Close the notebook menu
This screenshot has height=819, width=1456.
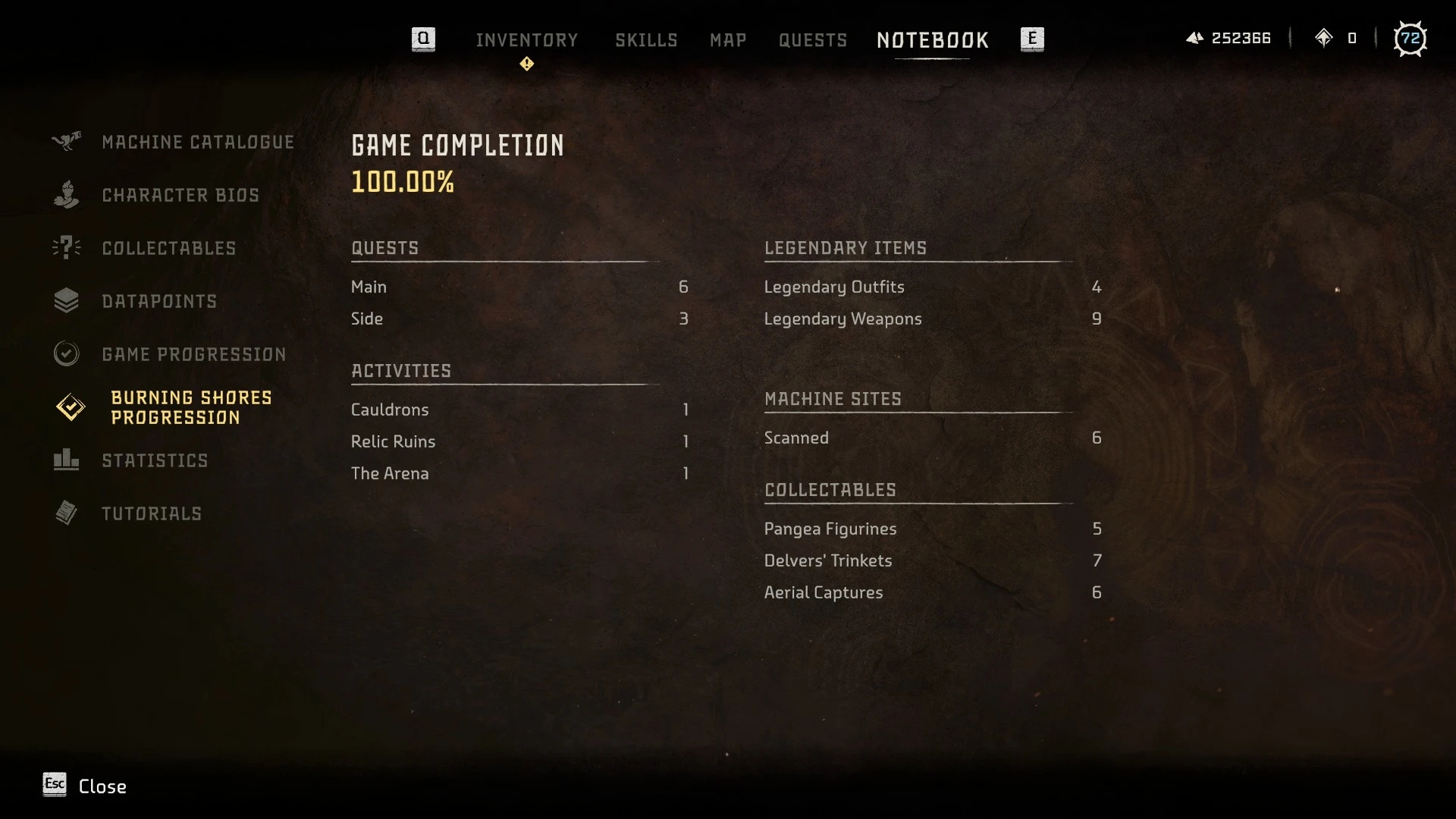click(x=85, y=786)
